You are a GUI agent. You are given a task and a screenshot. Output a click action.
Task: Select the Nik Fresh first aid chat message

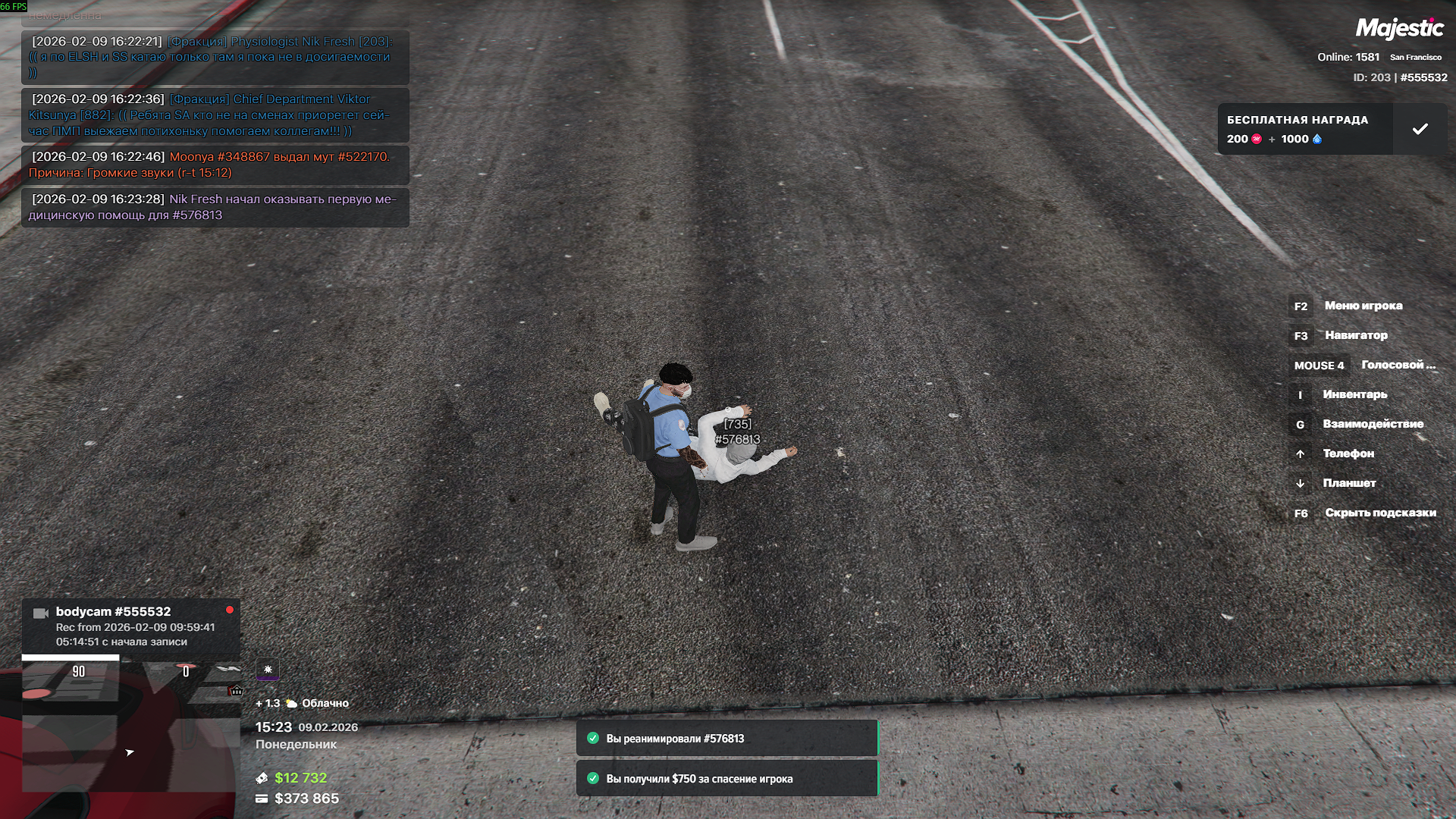(215, 207)
